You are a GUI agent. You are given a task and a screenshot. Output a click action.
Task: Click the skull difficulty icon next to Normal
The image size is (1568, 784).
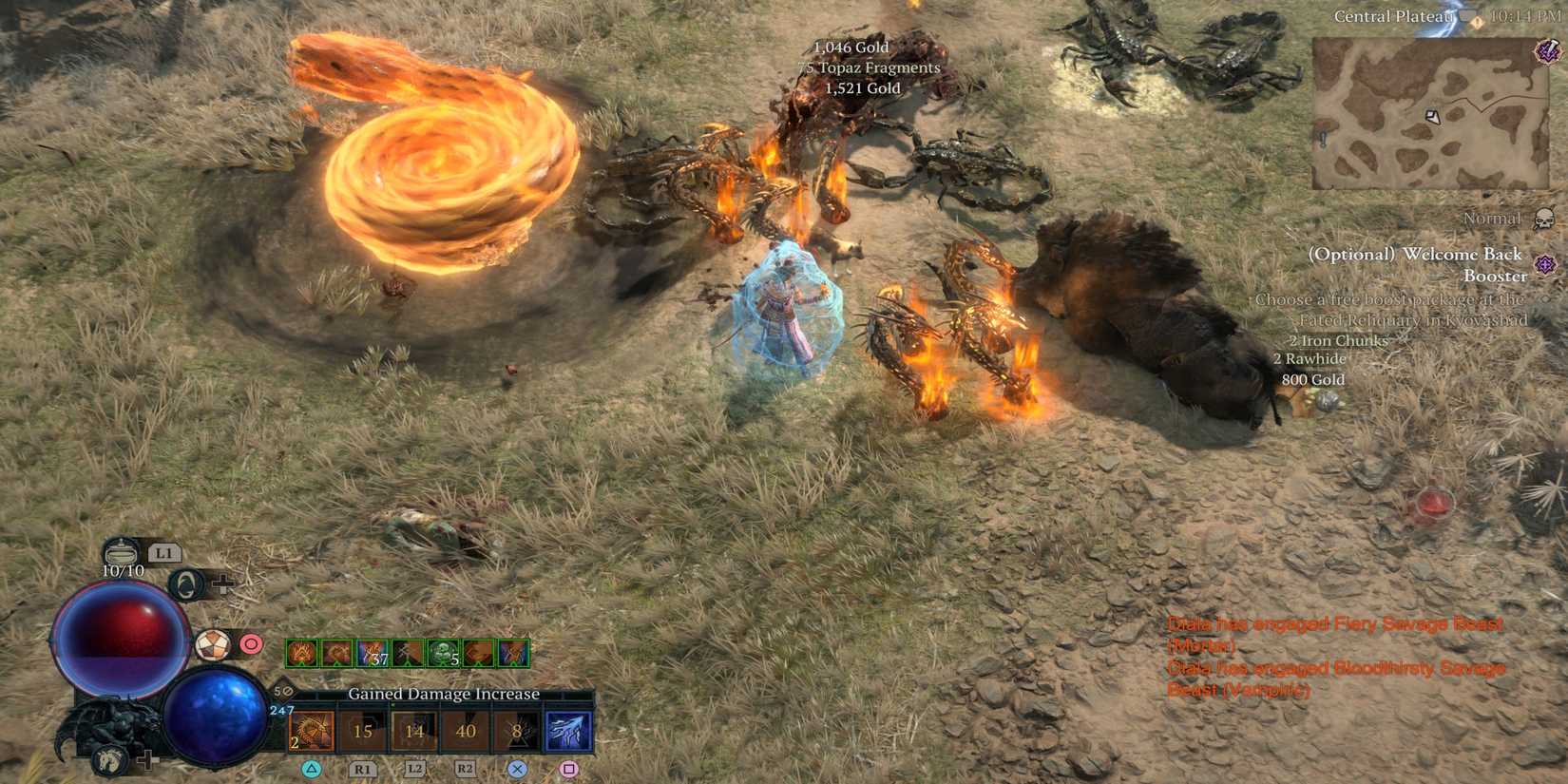click(1544, 218)
